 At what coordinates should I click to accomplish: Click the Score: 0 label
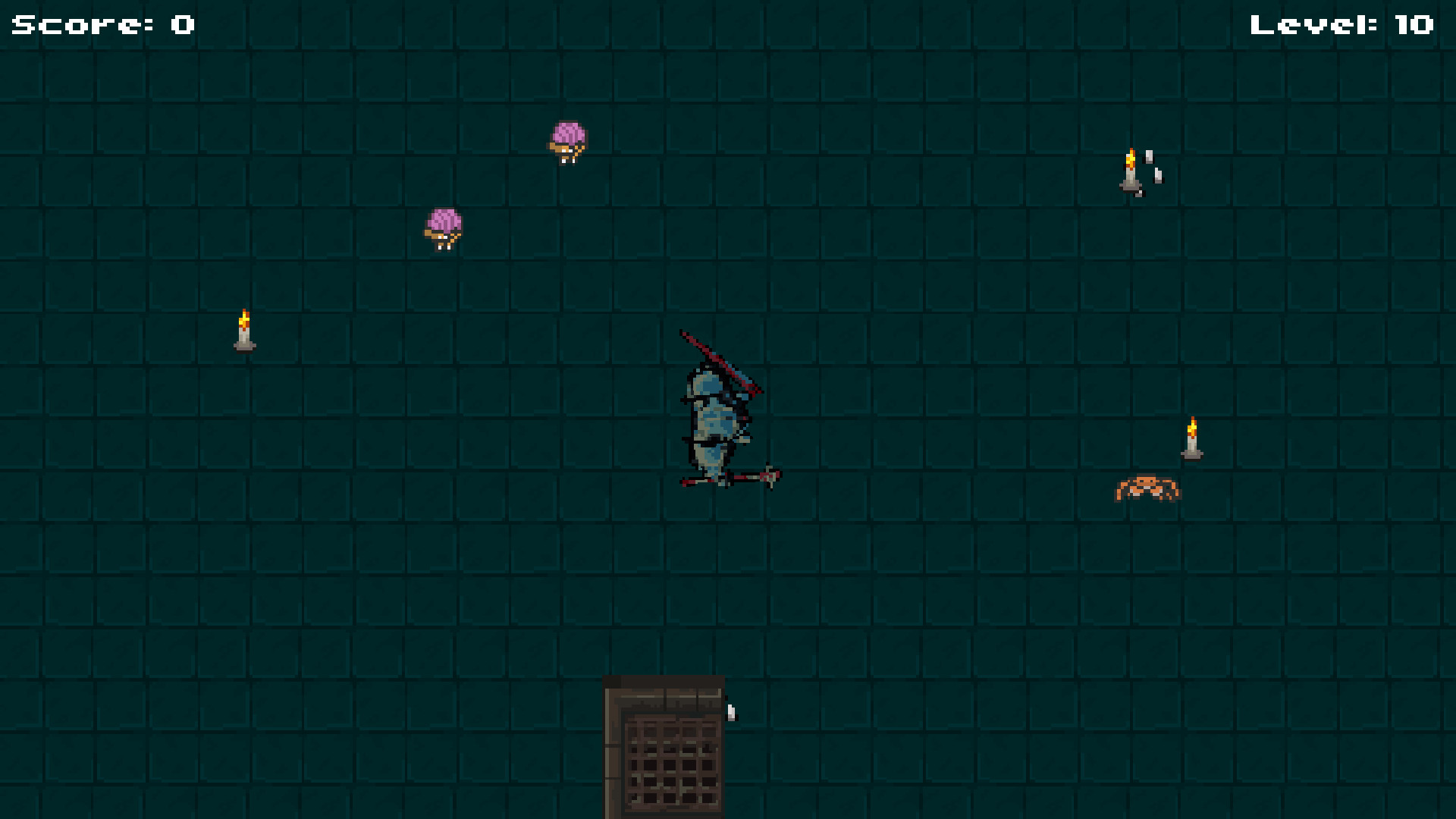click(x=99, y=24)
